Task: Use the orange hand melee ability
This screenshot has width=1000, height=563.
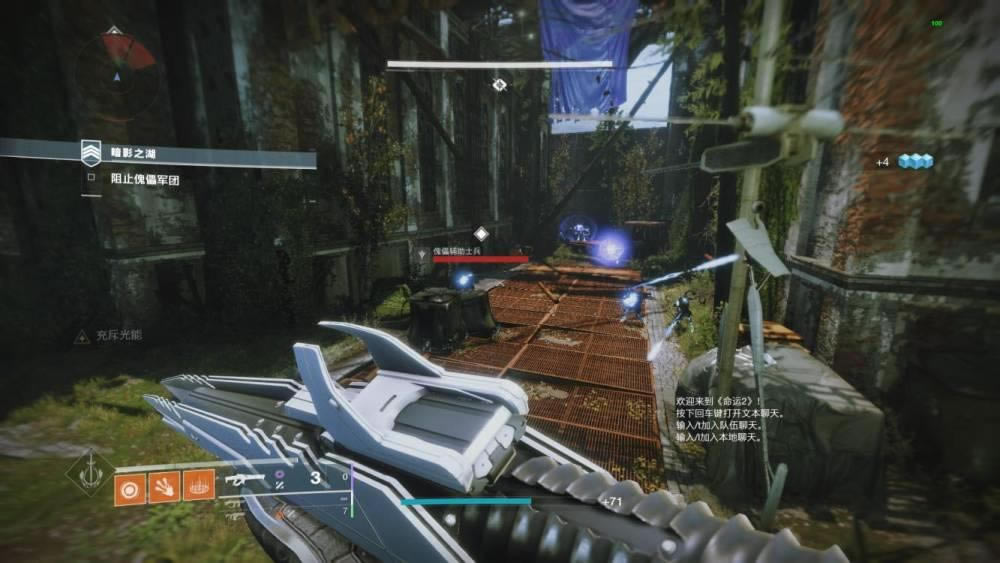Action: point(164,486)
